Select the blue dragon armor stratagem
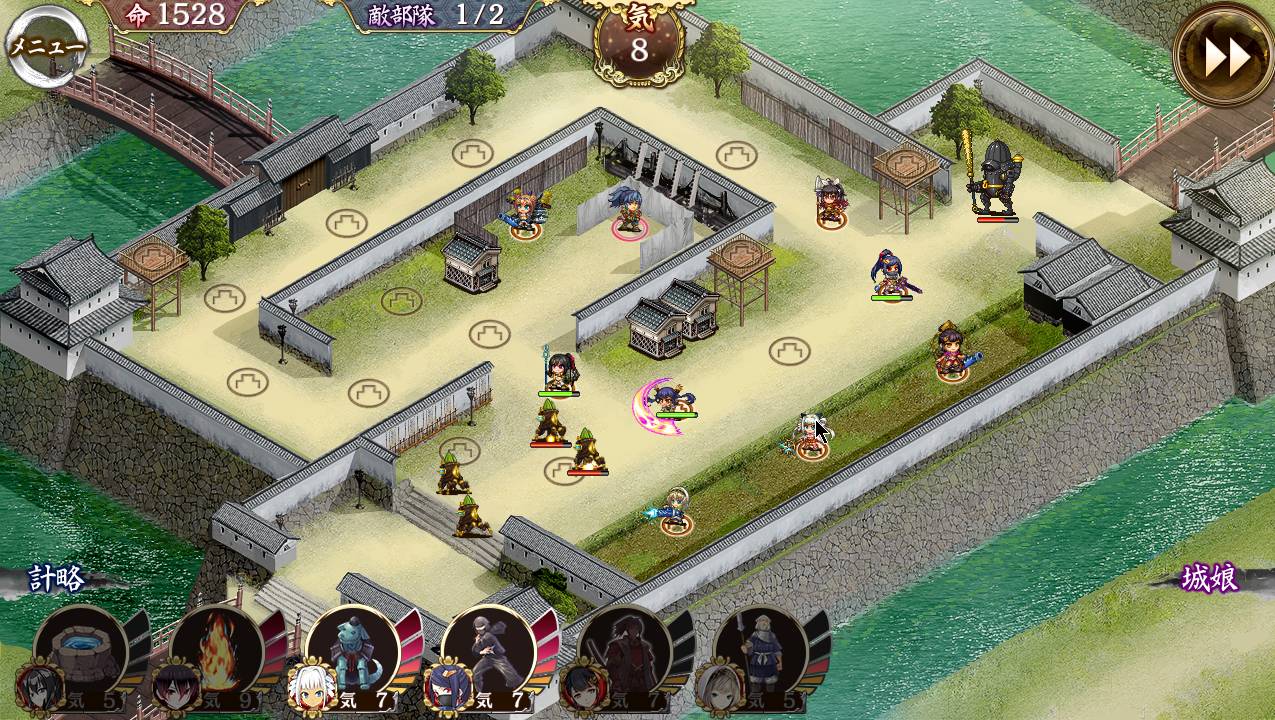1275x720 pixels. 353,651
